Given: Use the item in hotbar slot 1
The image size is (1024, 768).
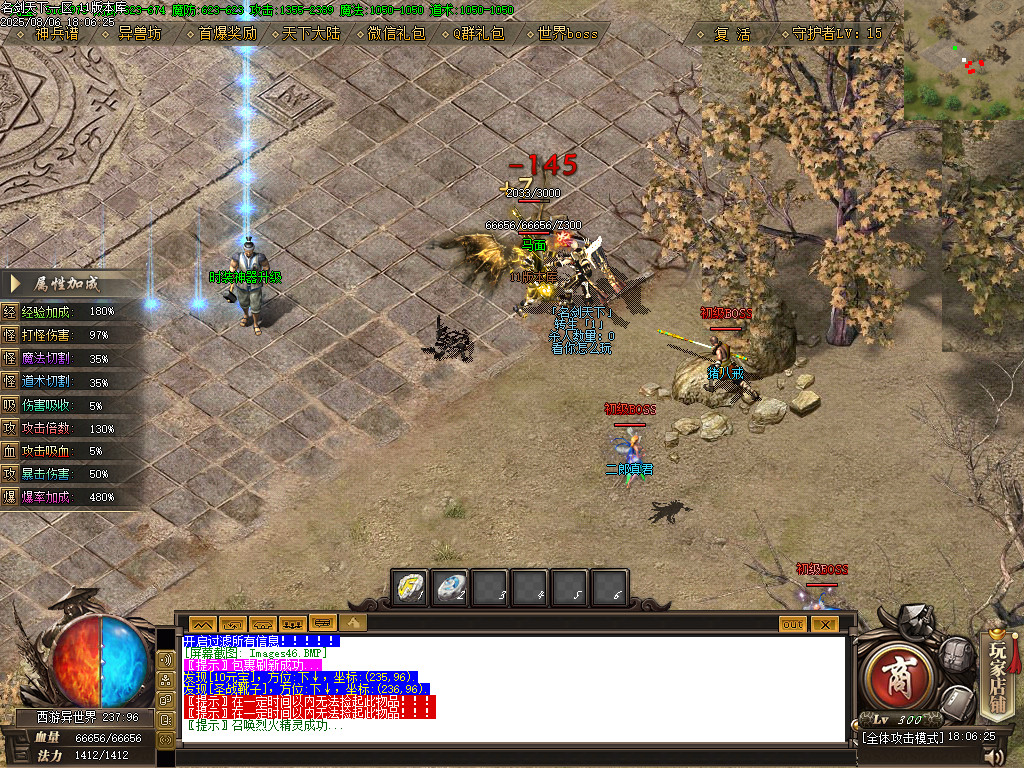Looking at the screenshot, I should pyautogui.click(x=411, y=587).
